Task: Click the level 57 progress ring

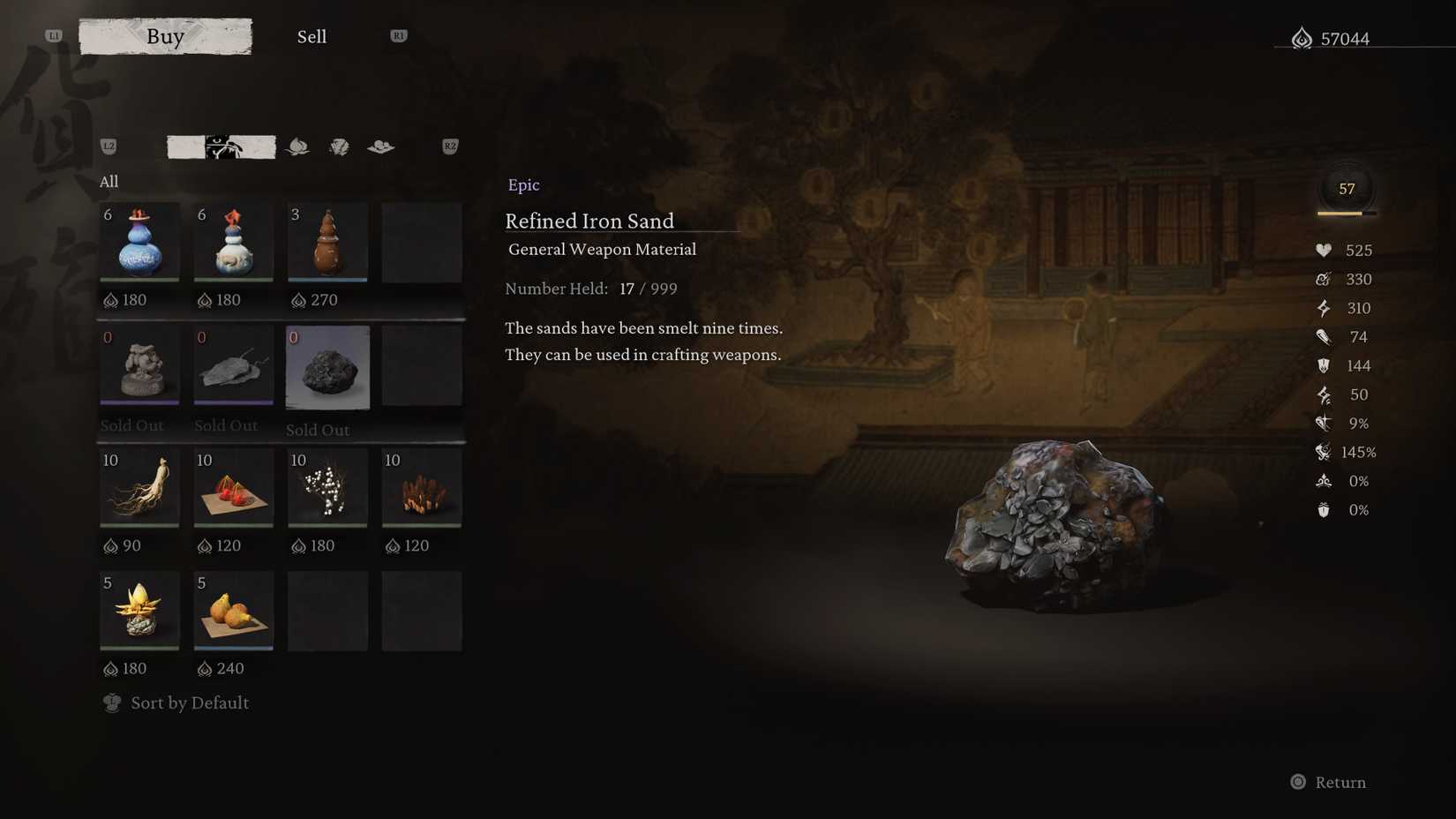Action: 1347,188
